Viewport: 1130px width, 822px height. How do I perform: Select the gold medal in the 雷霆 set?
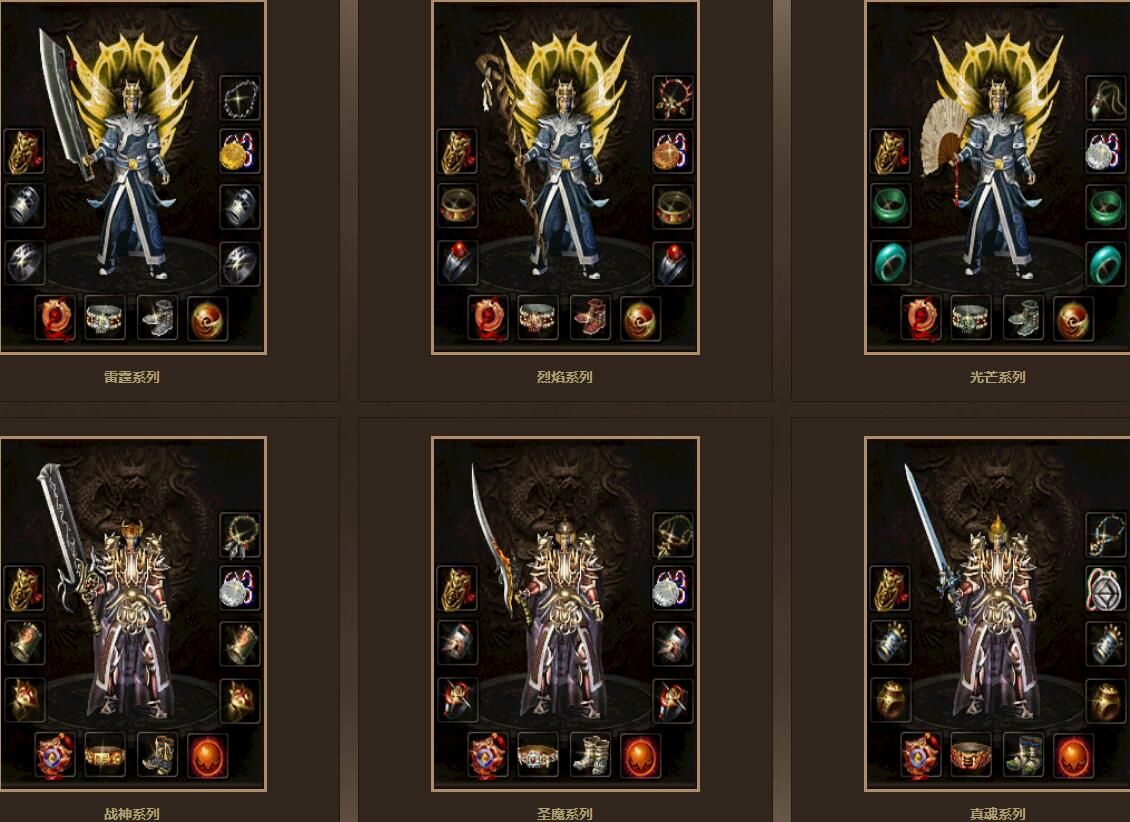240,152
